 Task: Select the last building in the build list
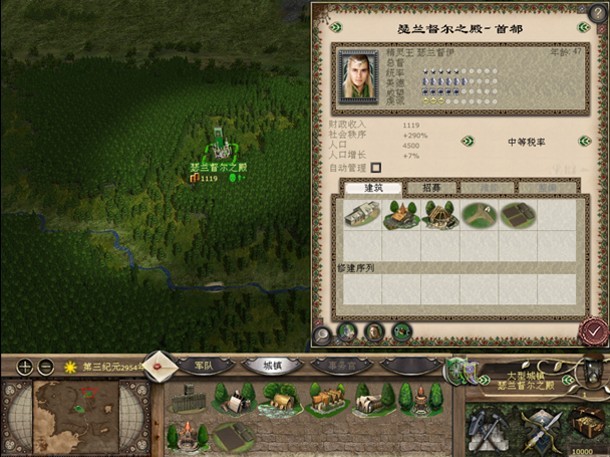coord(517,215)
